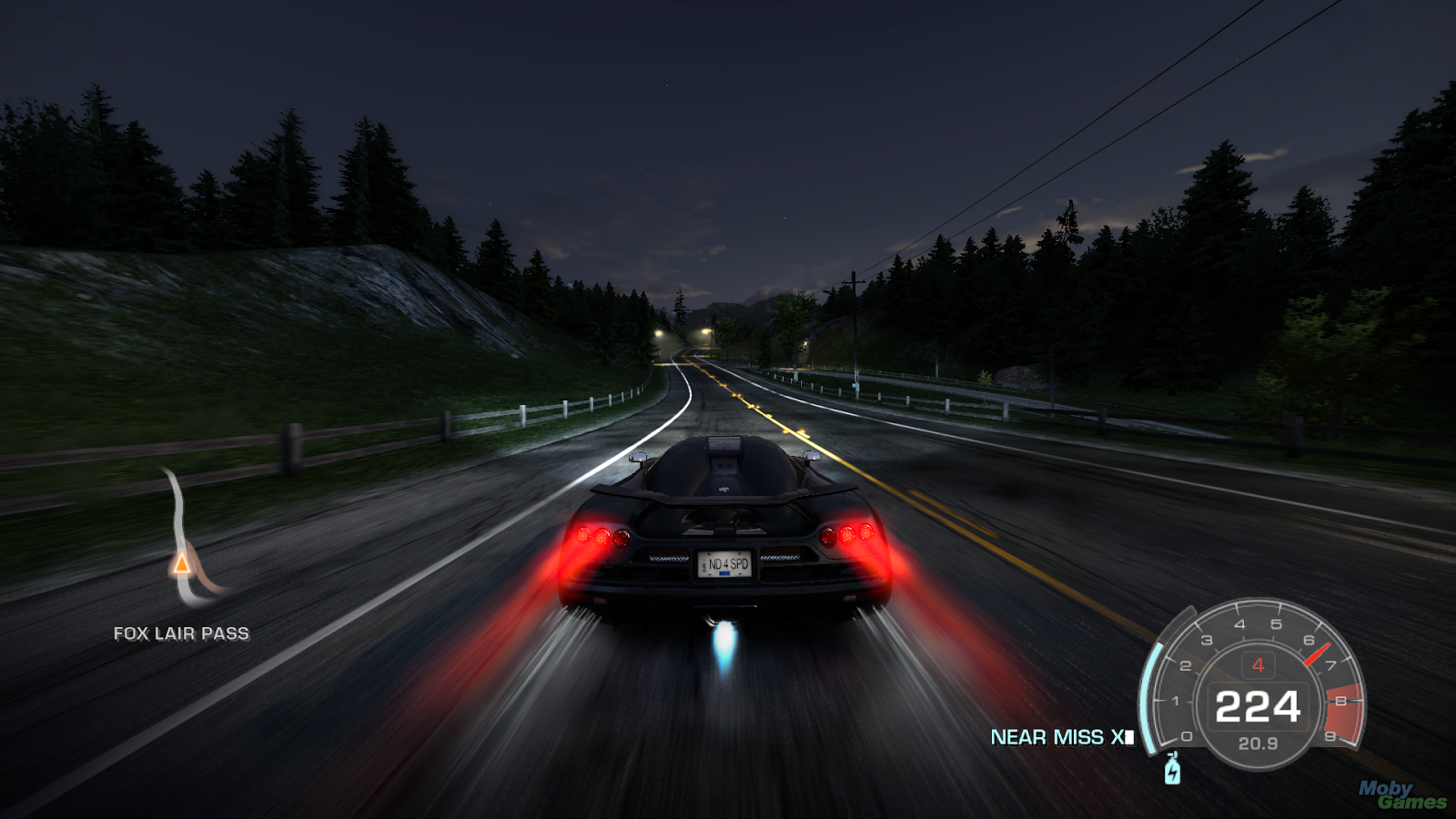Image resolution: width=1456 pixels, height=819 pixels.
Task: Select the FOX LAIR PASS location label
Action: 181,634
